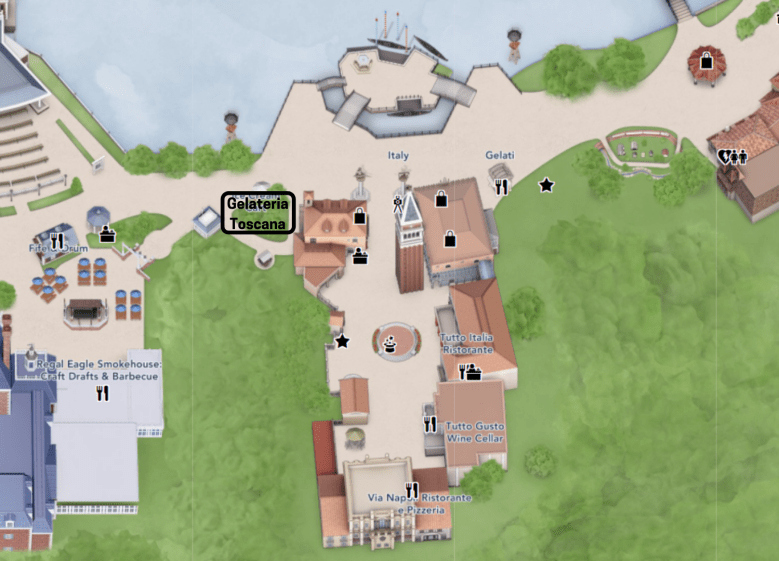Show the Italy pavilion label details
Screen dimensions: 779x561
pos(398,156)
